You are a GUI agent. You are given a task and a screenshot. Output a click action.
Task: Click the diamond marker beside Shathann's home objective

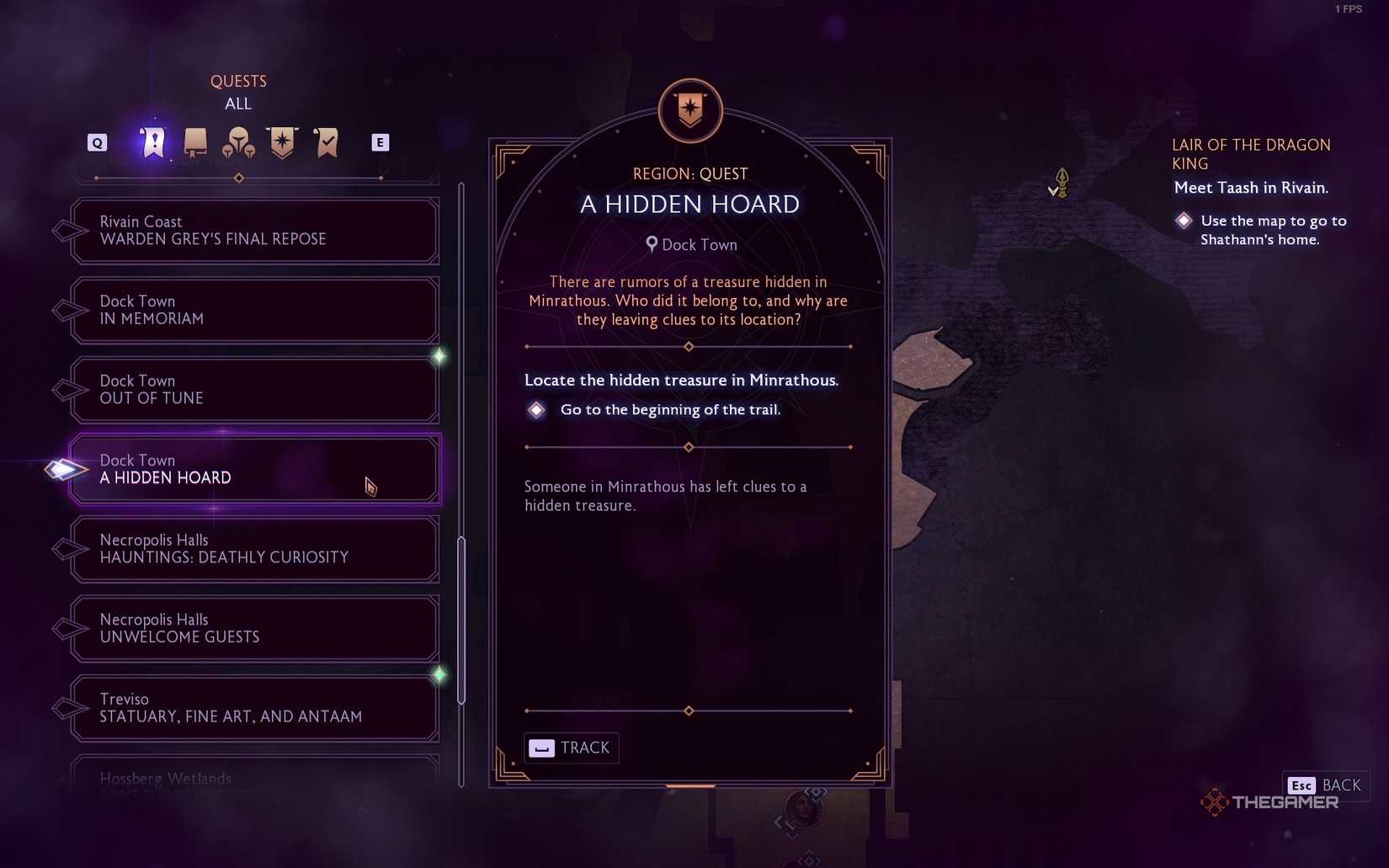(x=1184, y=220)
